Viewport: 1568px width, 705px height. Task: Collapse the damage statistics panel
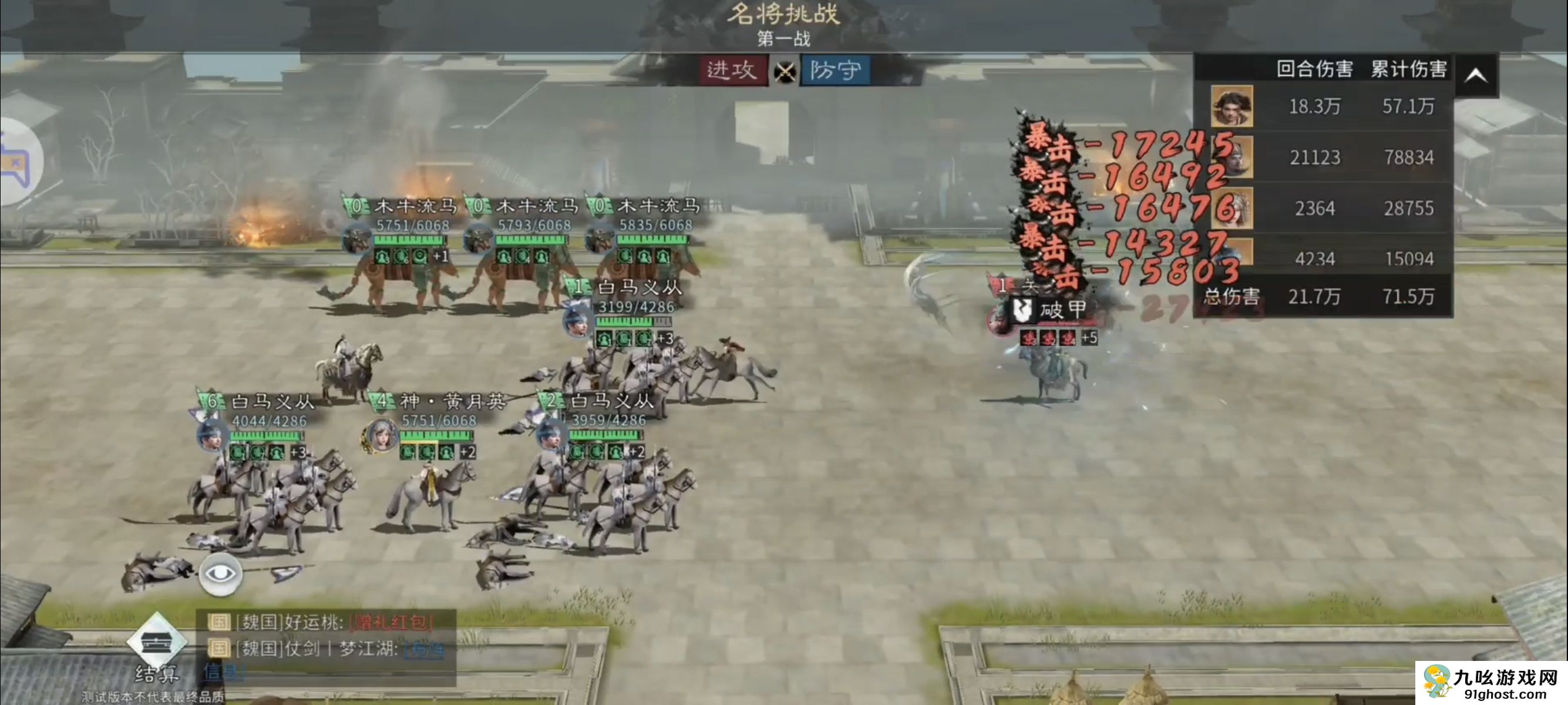(1476, 76)
